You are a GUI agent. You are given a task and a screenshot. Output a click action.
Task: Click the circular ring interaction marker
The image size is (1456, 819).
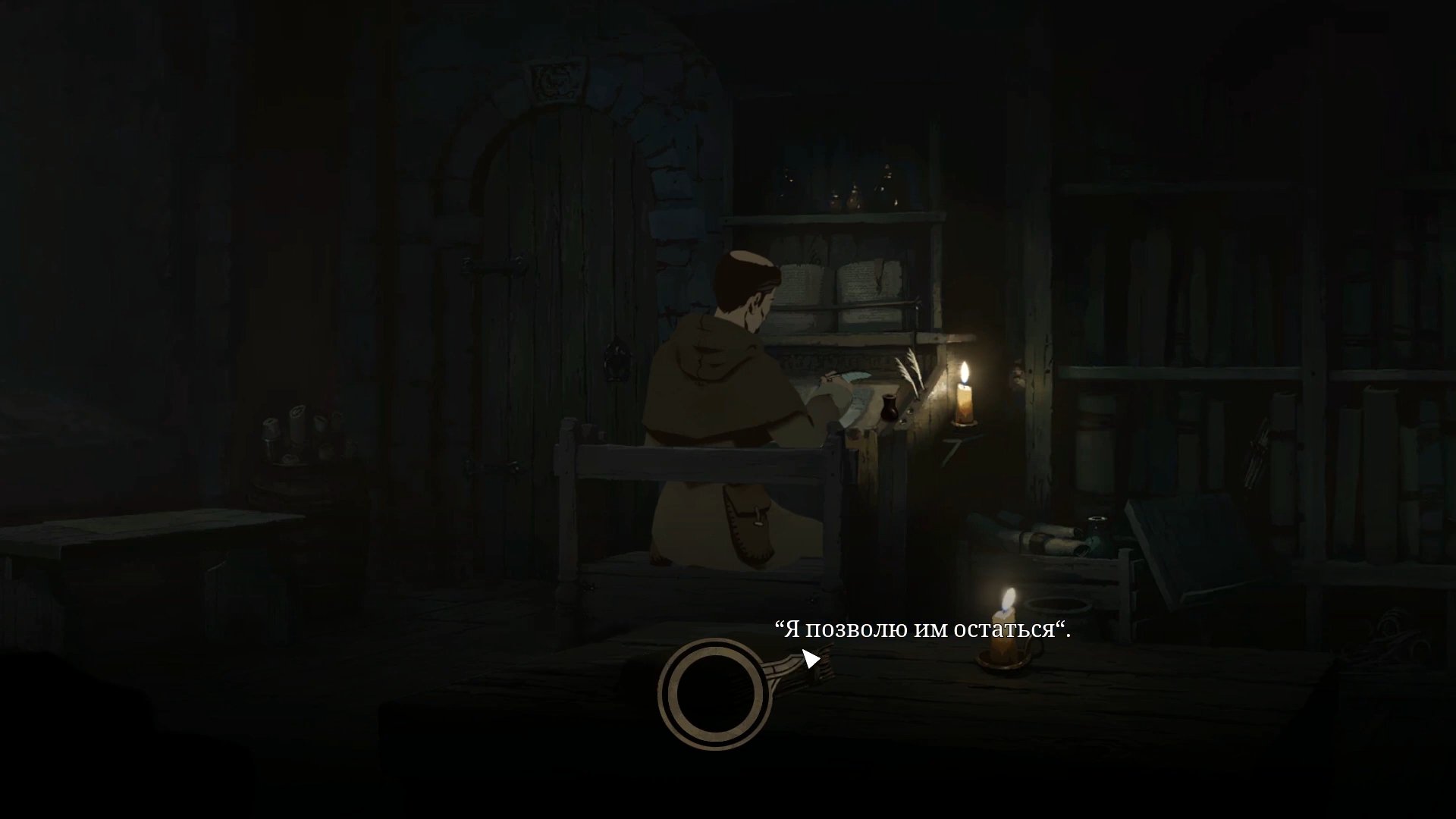(x=715, y=694)
